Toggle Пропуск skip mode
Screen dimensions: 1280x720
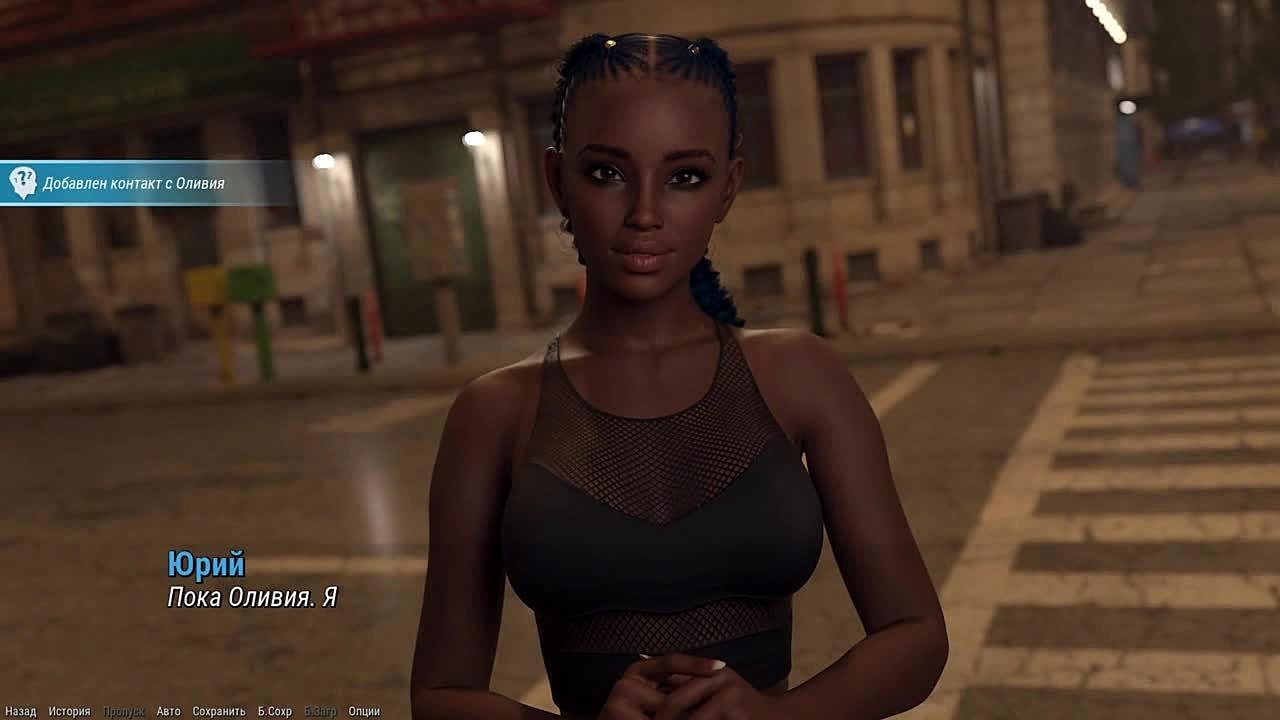[123, 711]
